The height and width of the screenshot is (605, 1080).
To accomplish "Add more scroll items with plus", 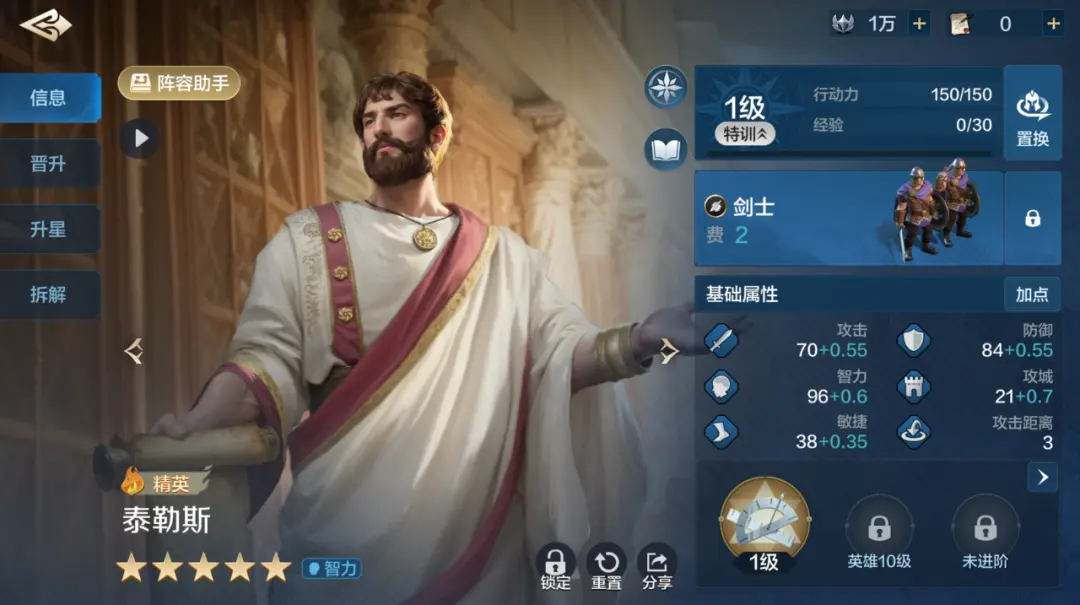I will tap(1053, 23).
